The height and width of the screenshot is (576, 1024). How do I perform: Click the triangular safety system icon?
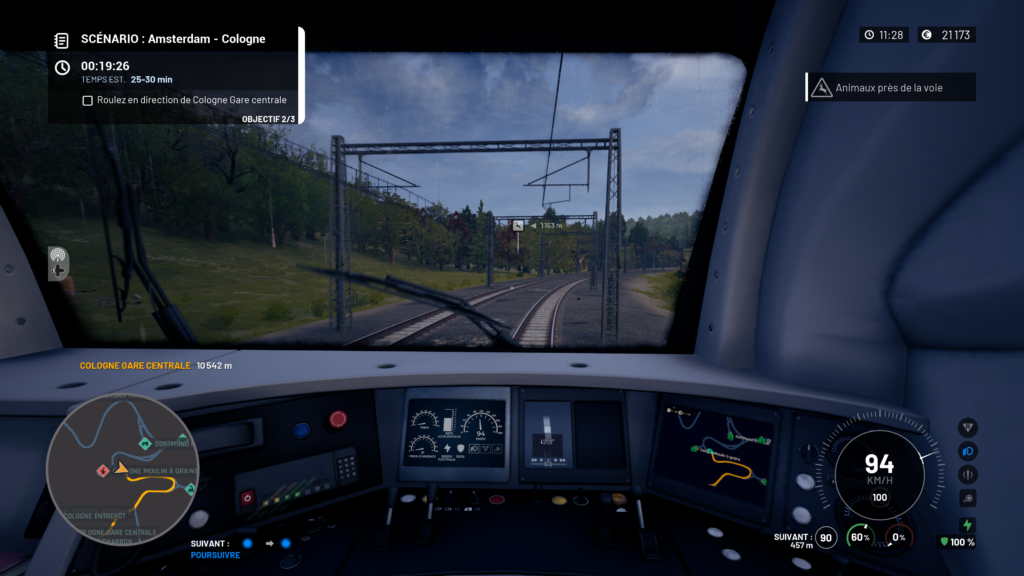[x=967, y=428]
